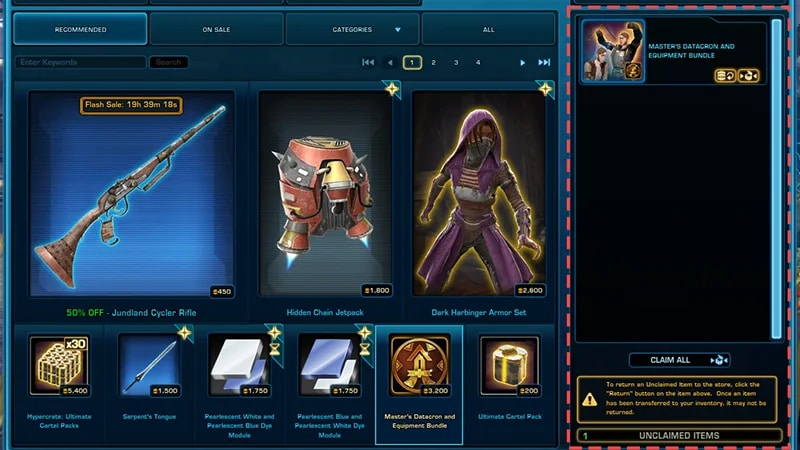Select Hypercrate: Ultimate Cartel Packs
Image resolution: width=800 pixels, height=450 pixels.
click(59, 366)
